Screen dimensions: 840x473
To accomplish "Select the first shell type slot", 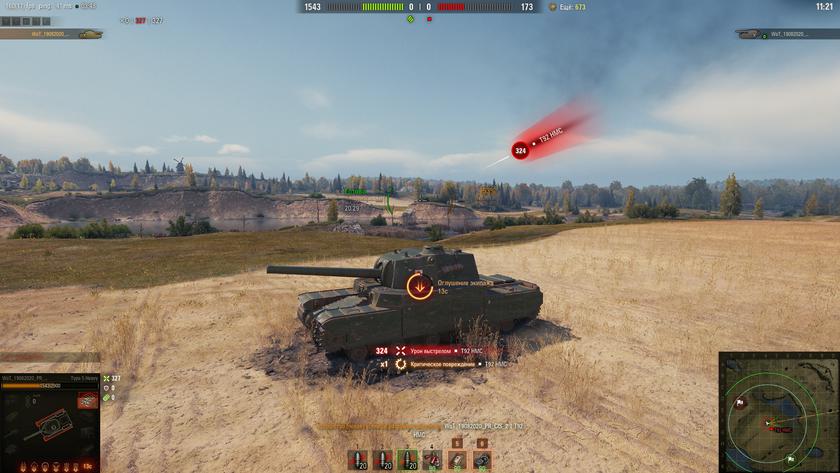I will click(357, 459).
